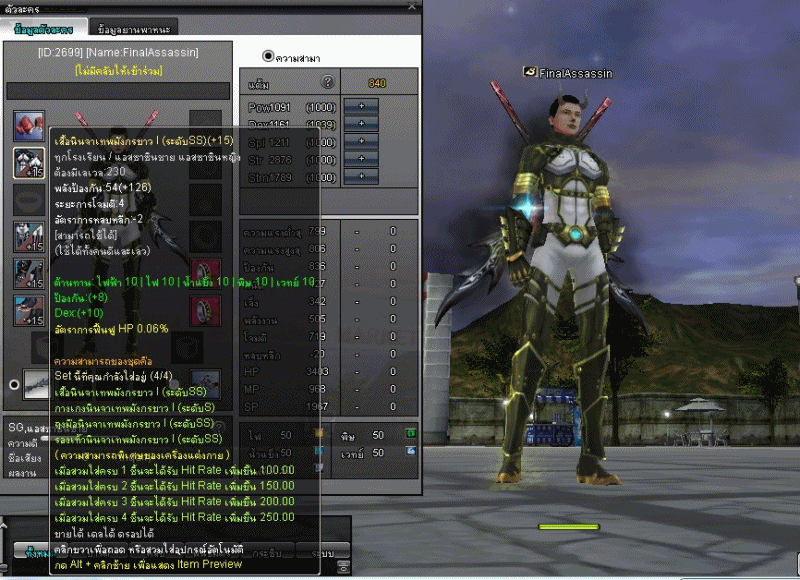
Task: Add a stat point to Pow
Action: 361,106
